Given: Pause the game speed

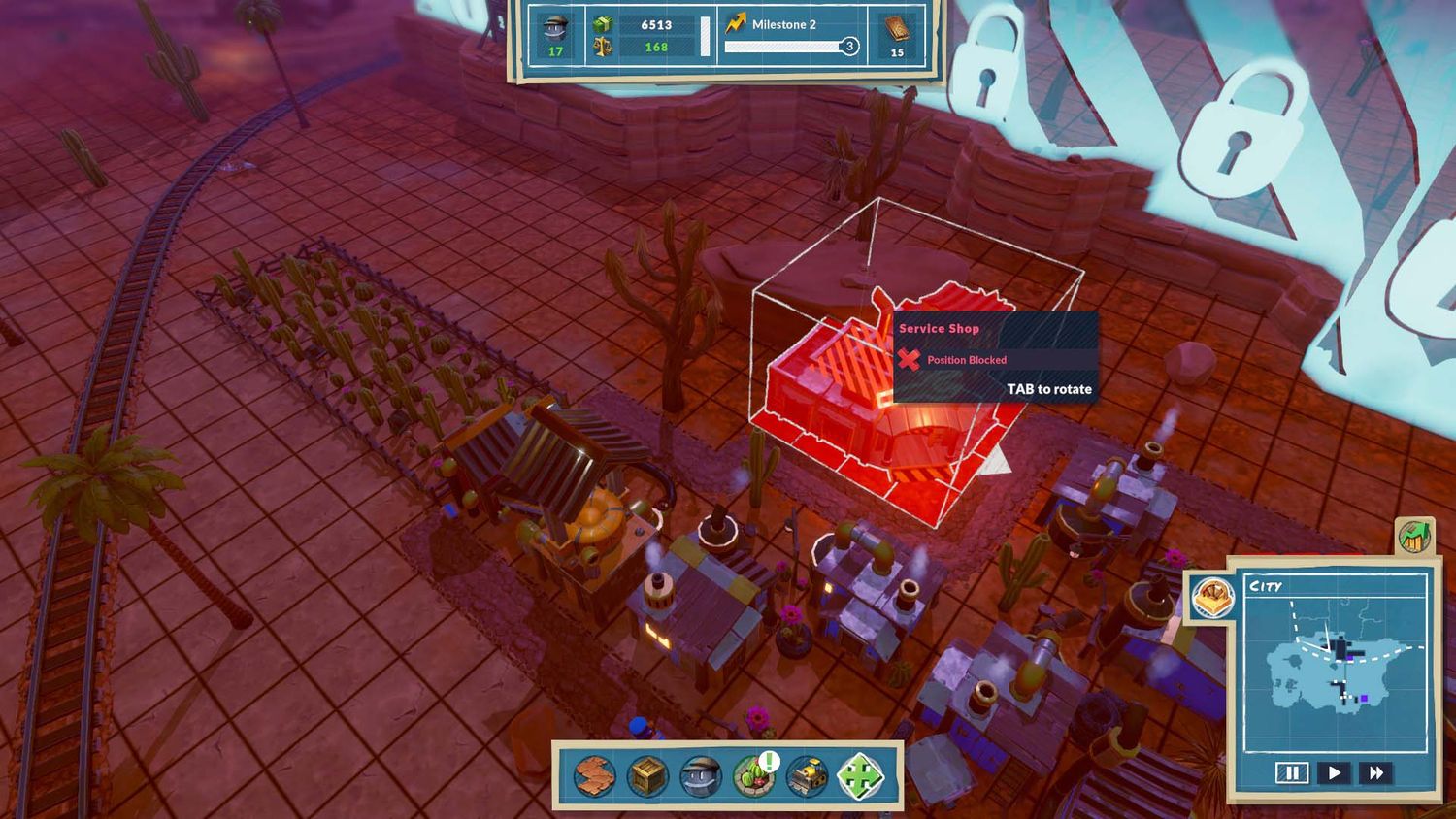Looking at the screenshot, I should (1292, 772).
